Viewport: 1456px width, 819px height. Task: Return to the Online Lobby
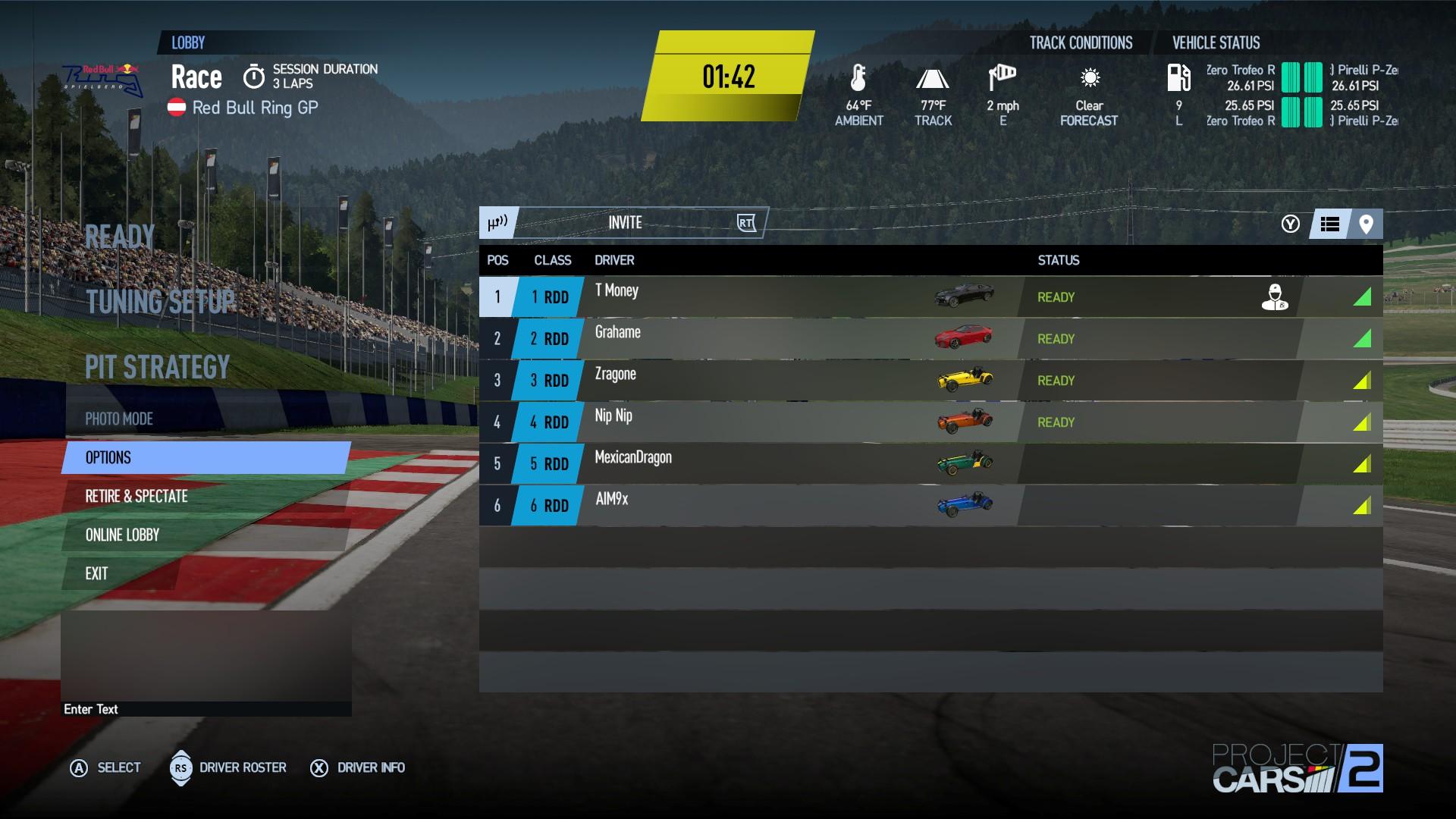(122, 535)
